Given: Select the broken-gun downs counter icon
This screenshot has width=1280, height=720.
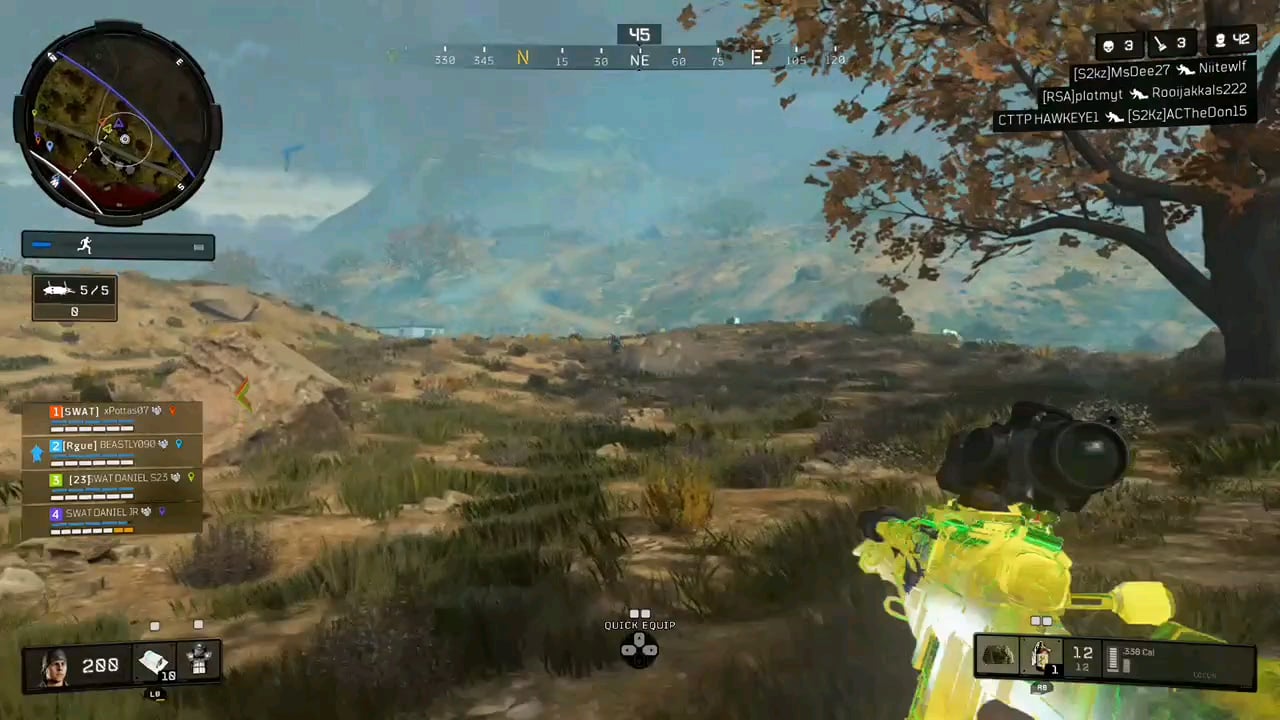Looking at the screenshot, I should (1159, 44).
